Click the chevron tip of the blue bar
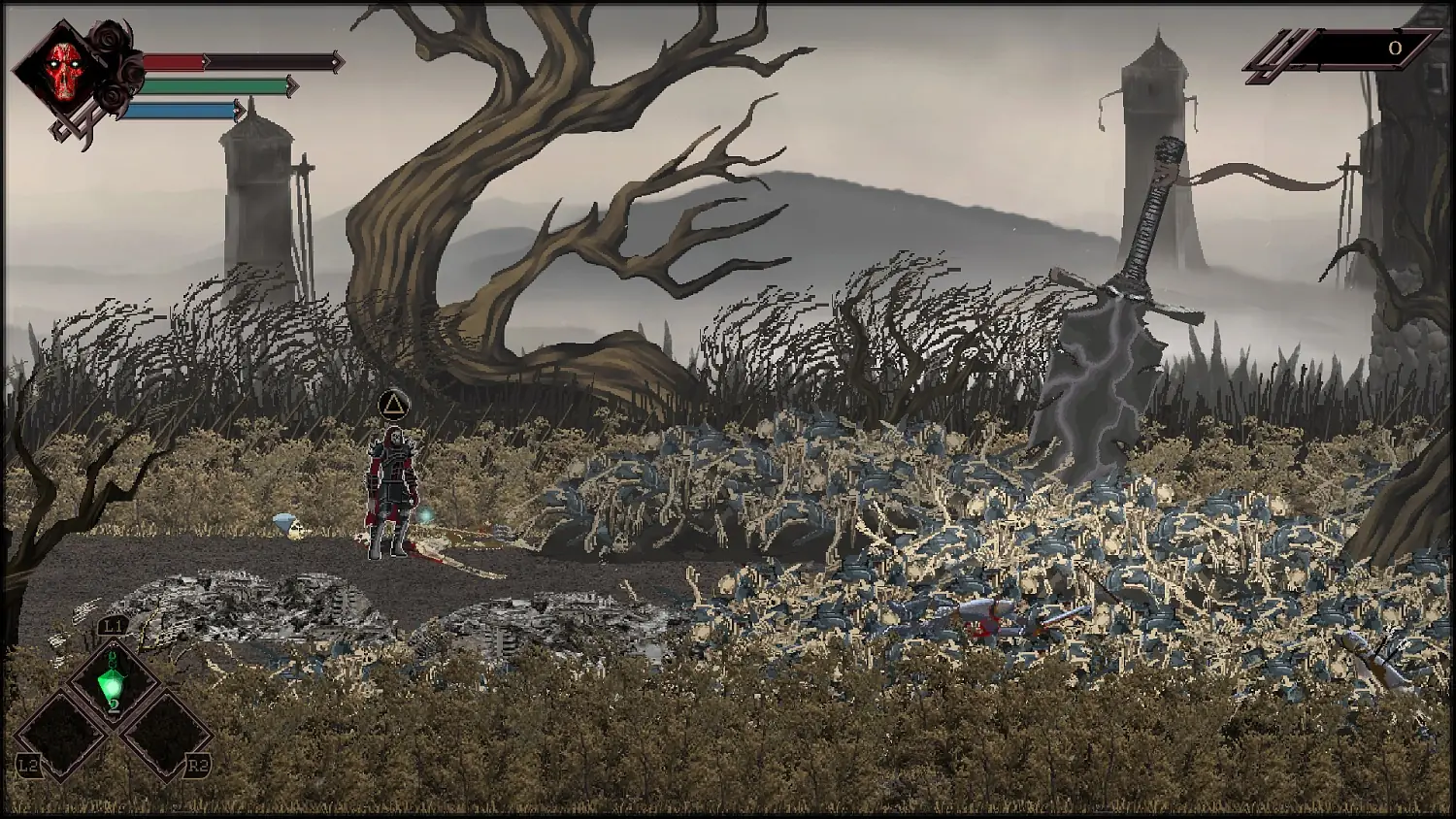1456x819 pixels. [241, 110]
